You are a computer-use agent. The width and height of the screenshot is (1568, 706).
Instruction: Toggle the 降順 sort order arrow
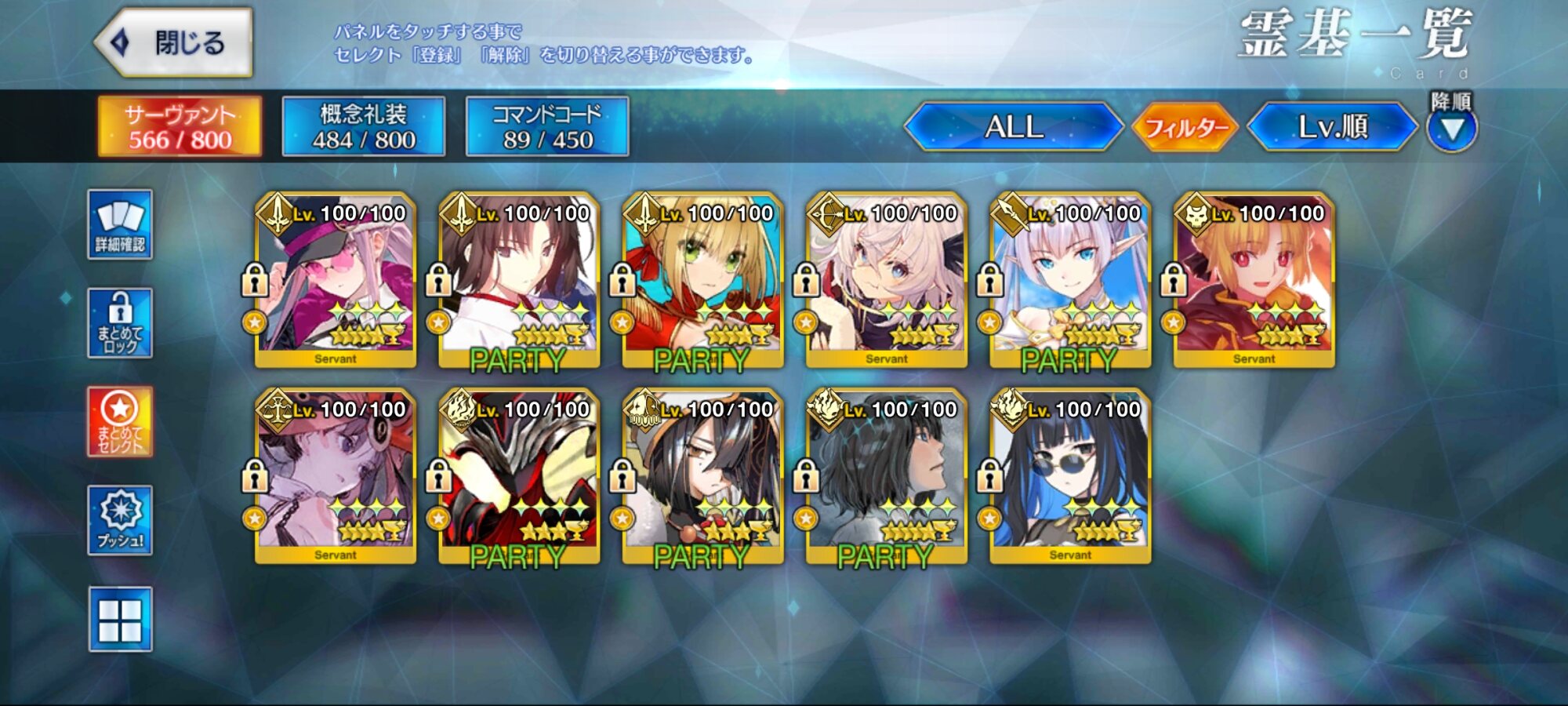(1451, 129)
